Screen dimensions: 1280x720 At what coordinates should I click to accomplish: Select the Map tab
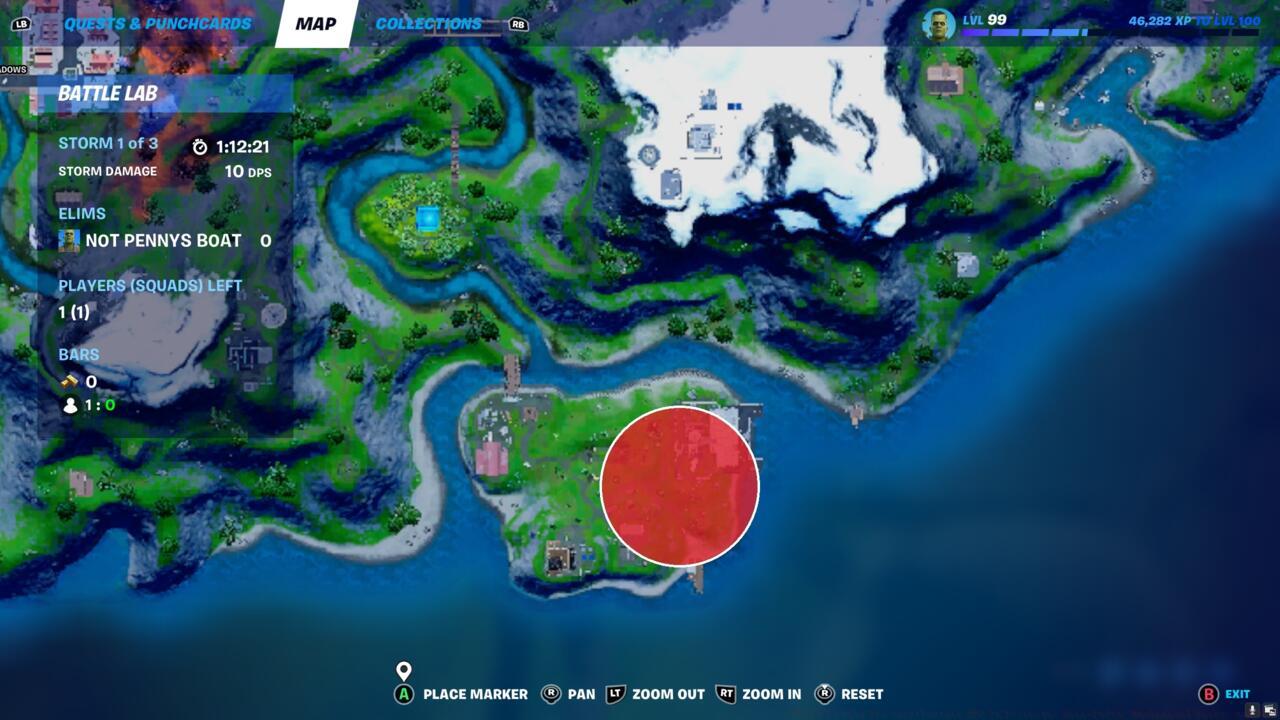coord(315,22)
